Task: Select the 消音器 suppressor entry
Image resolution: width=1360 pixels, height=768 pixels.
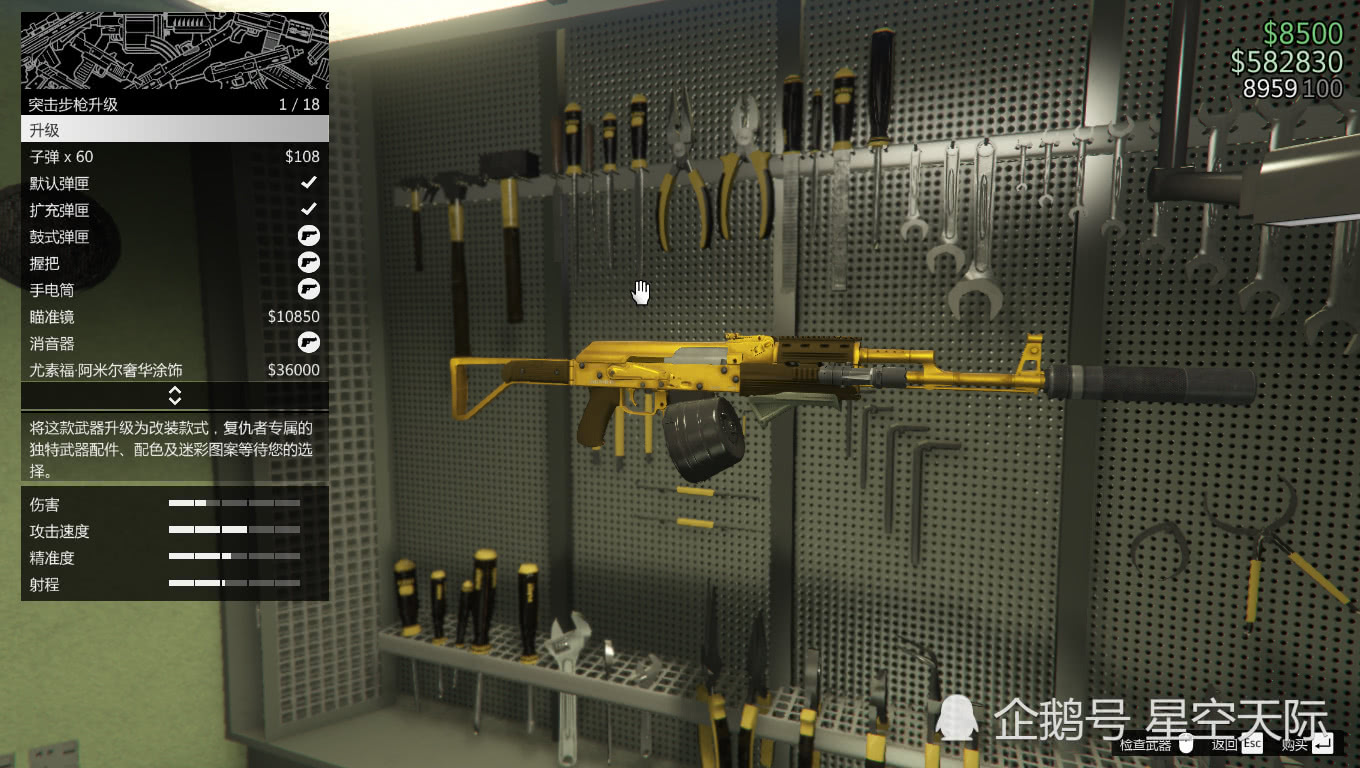Action: point(174,343)
